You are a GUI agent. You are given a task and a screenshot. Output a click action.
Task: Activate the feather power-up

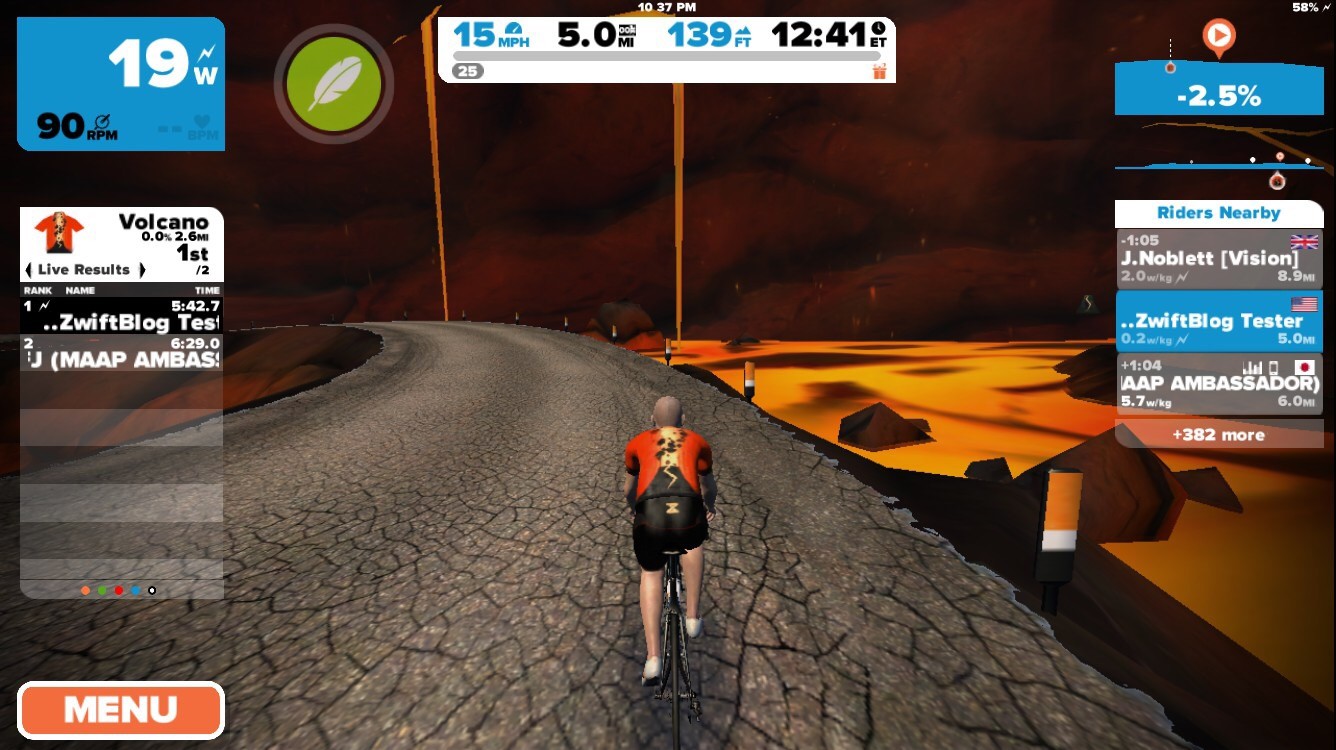pos(334,84)
